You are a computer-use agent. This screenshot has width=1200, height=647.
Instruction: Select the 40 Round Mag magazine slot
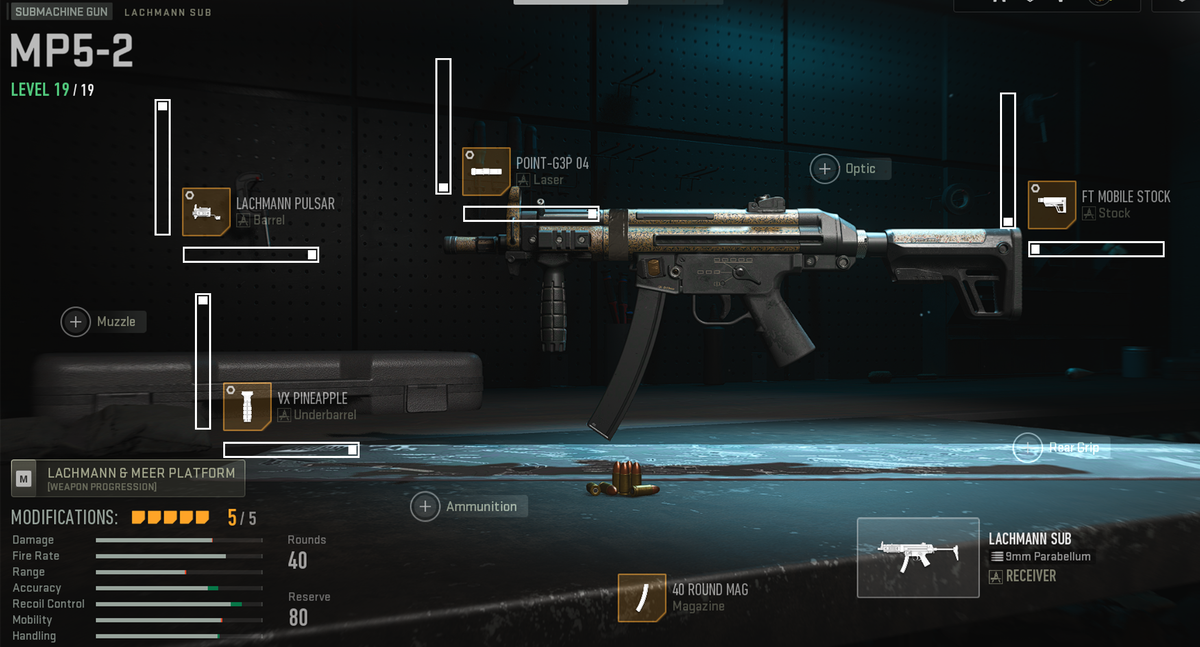[x=642, y=597]
